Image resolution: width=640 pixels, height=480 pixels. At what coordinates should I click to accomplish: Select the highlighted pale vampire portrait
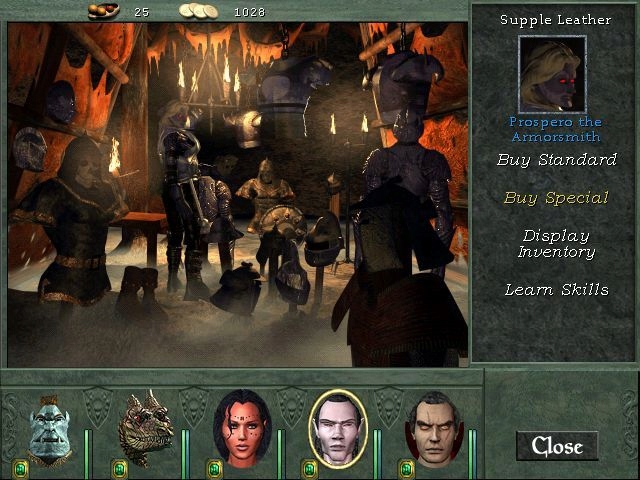[x=338, y=429]
